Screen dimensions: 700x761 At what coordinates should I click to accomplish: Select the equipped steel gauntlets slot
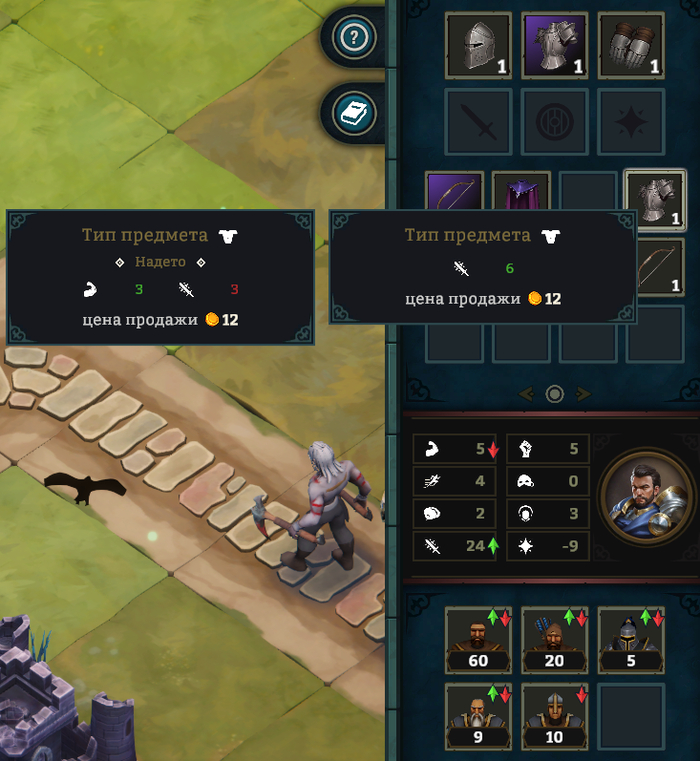[x=631, y=45]
